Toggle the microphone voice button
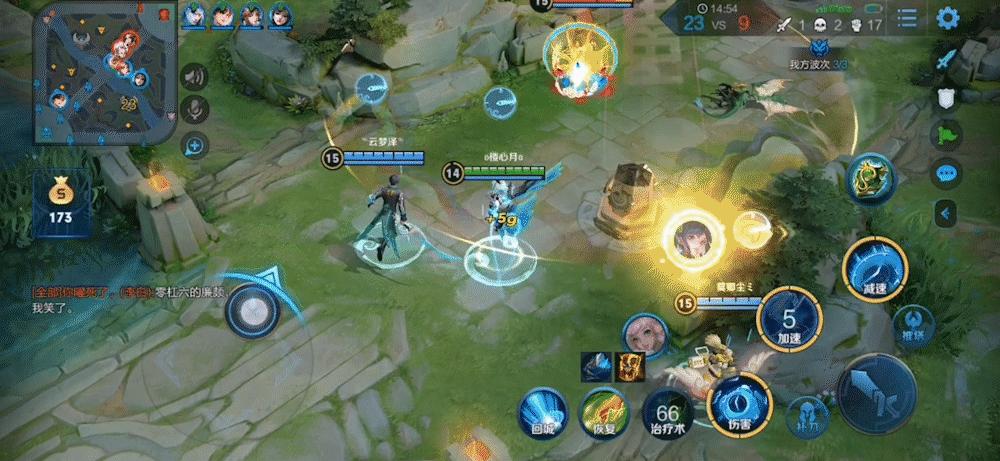This screenshot has height=461, width=1000. point(194,110)
